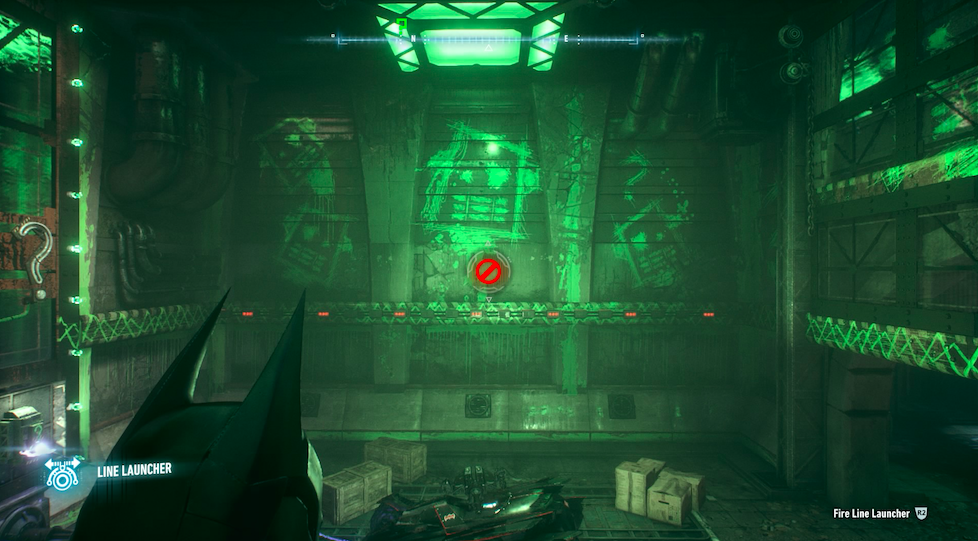This screenshot has height=541, width=978.
Task: Click the compass bar at the top
Action: pos(488,39)
